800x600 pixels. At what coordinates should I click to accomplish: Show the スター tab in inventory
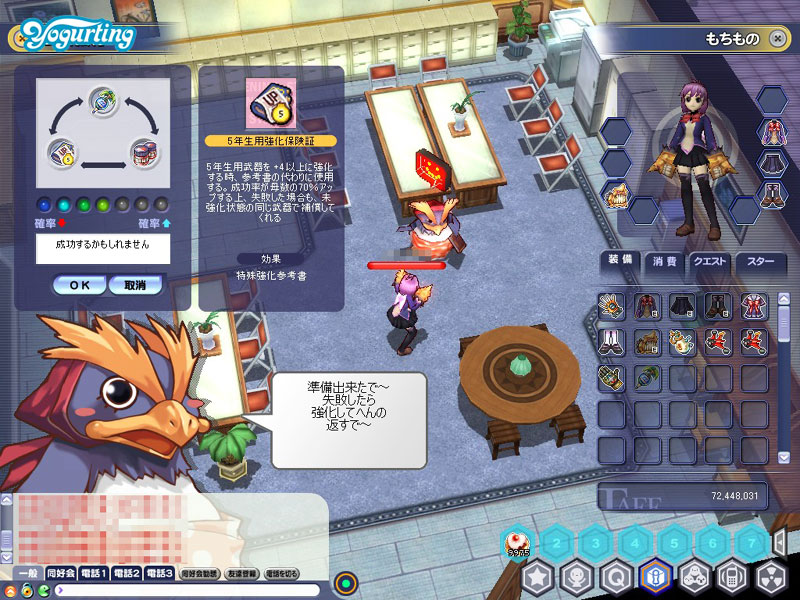pyautogui.click(x=760, y=262)
